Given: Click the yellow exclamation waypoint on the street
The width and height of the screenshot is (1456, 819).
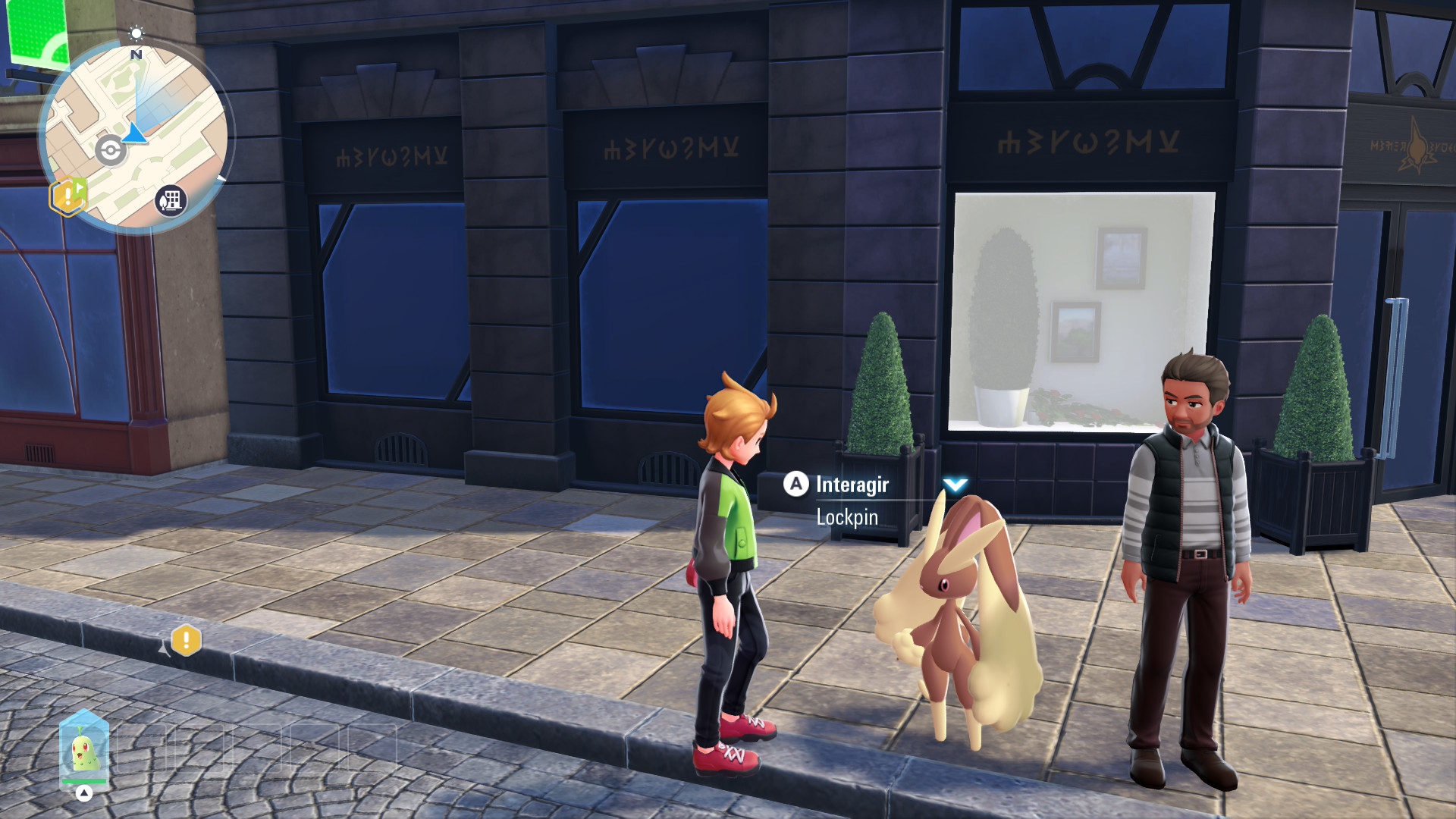Looking at the screenshot, I should 186,641.
